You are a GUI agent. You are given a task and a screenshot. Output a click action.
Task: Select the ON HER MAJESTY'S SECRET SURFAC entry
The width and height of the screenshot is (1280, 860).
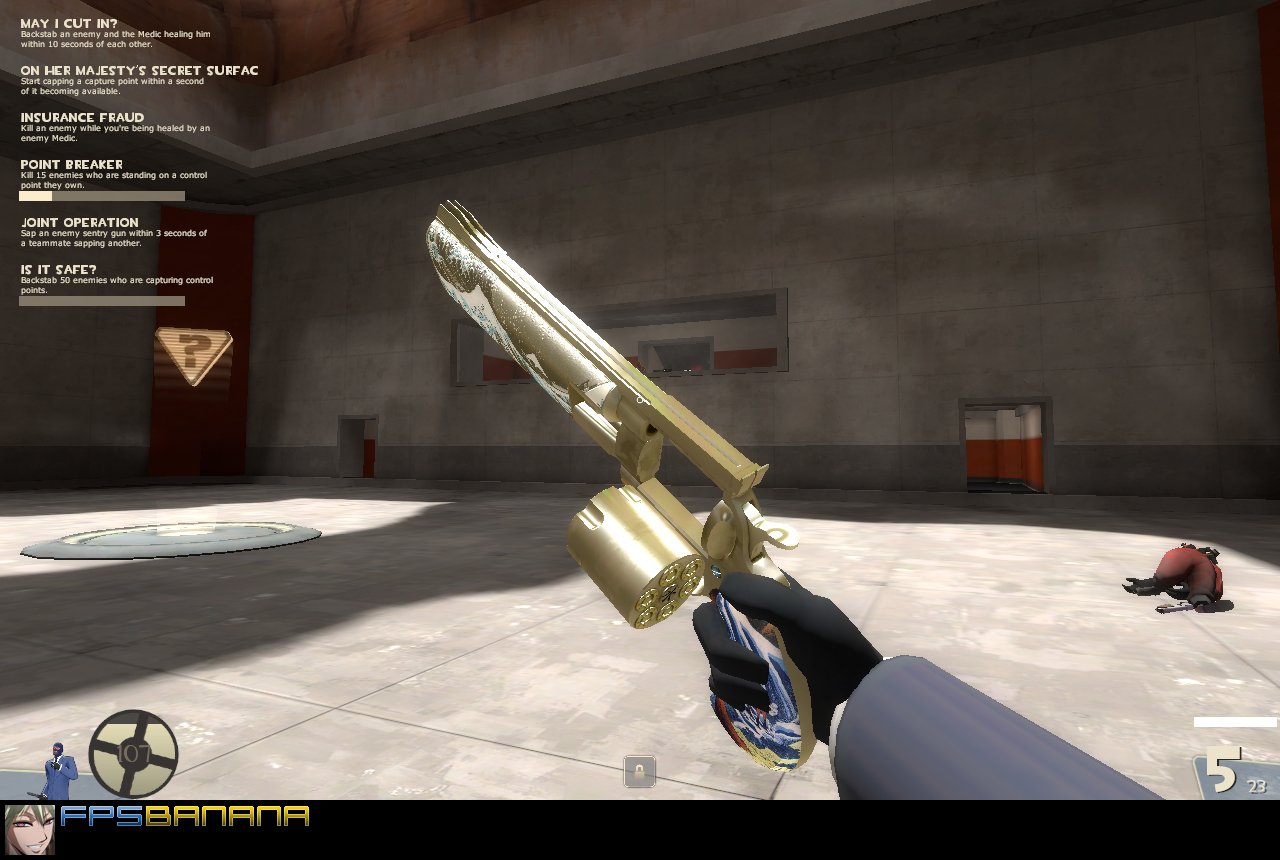click(138, 70)
